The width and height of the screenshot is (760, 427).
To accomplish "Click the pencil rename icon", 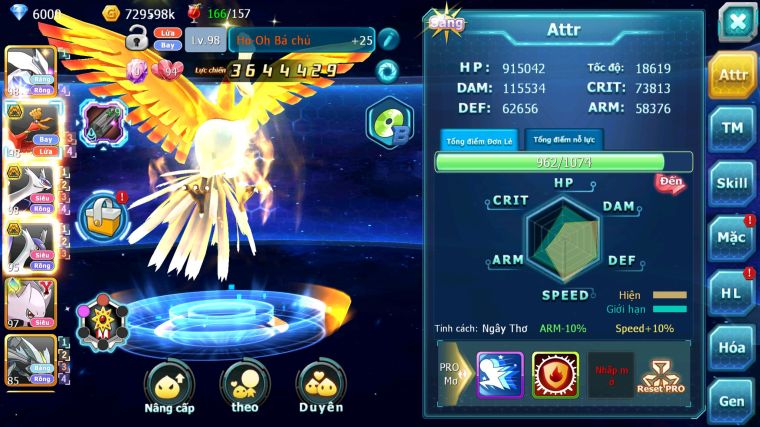I will point(388,38).
